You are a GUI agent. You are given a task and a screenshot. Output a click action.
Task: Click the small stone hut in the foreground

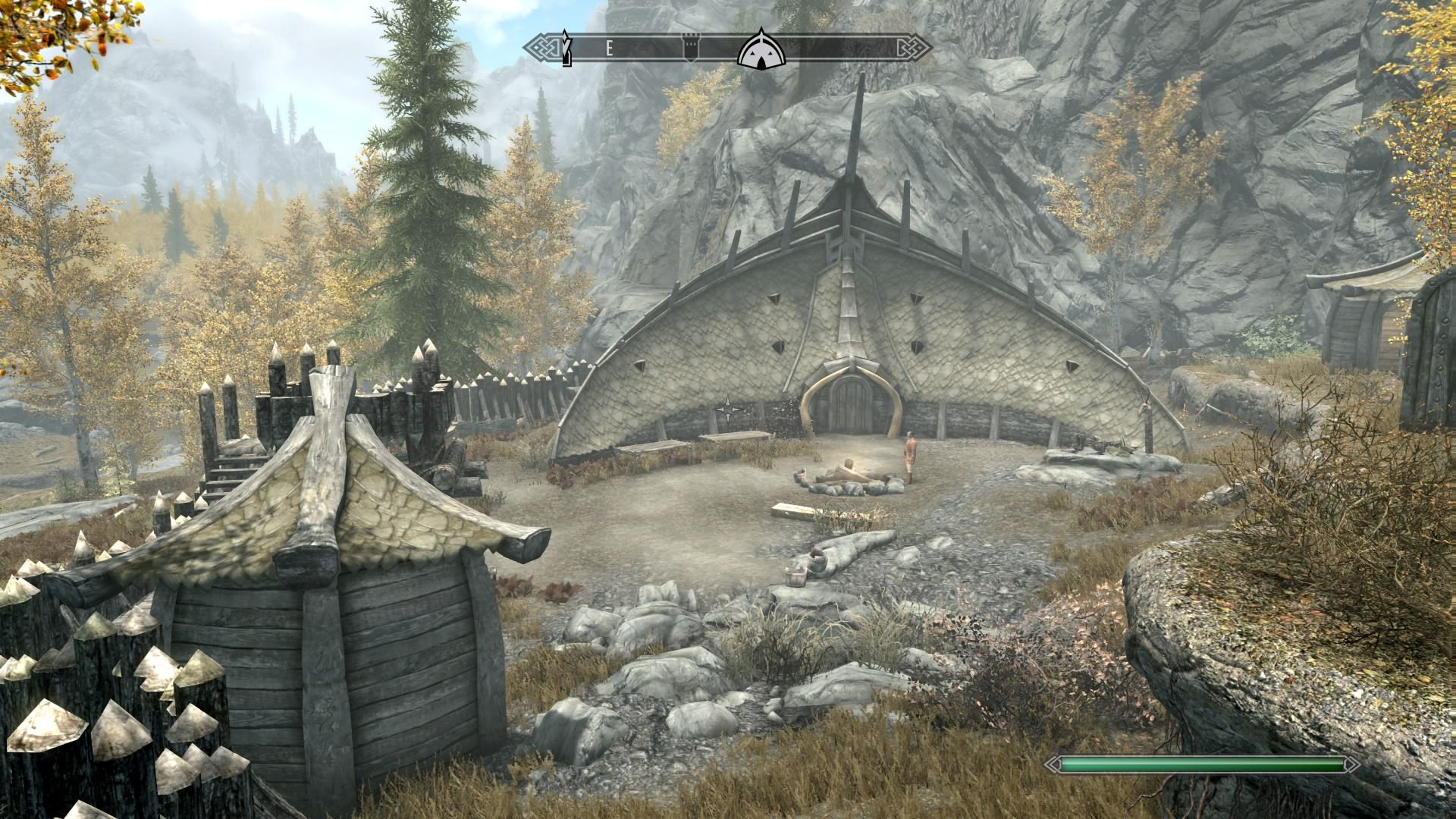326,599
